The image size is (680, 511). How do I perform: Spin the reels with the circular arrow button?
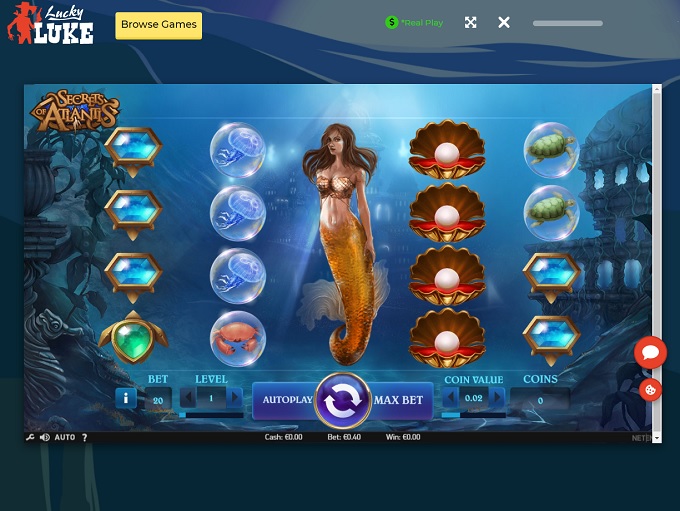[x=343, y=400]
